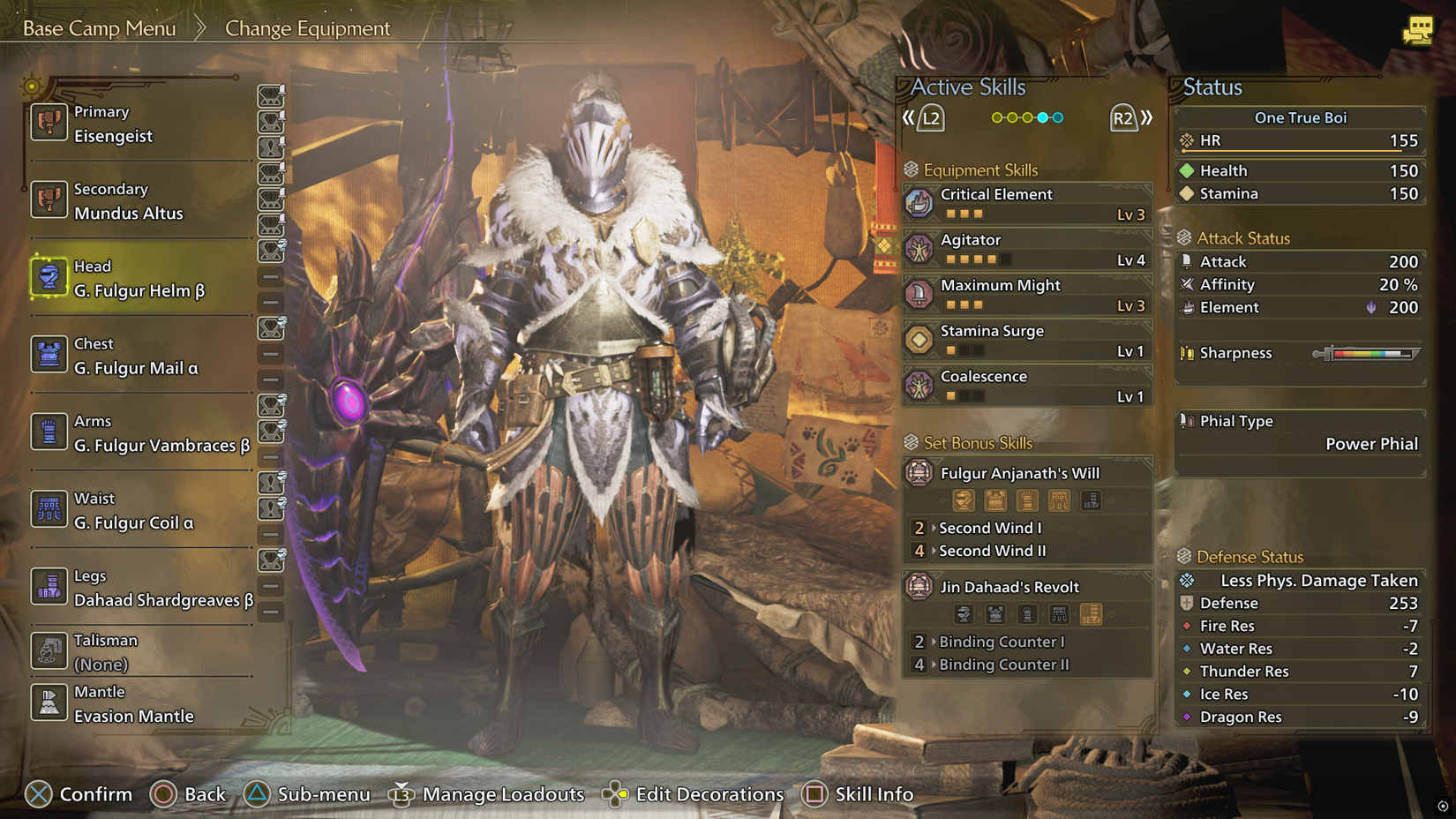Click the Defense shield icon in Defense Status
Screen dimensions: 1456x819
1186,603
